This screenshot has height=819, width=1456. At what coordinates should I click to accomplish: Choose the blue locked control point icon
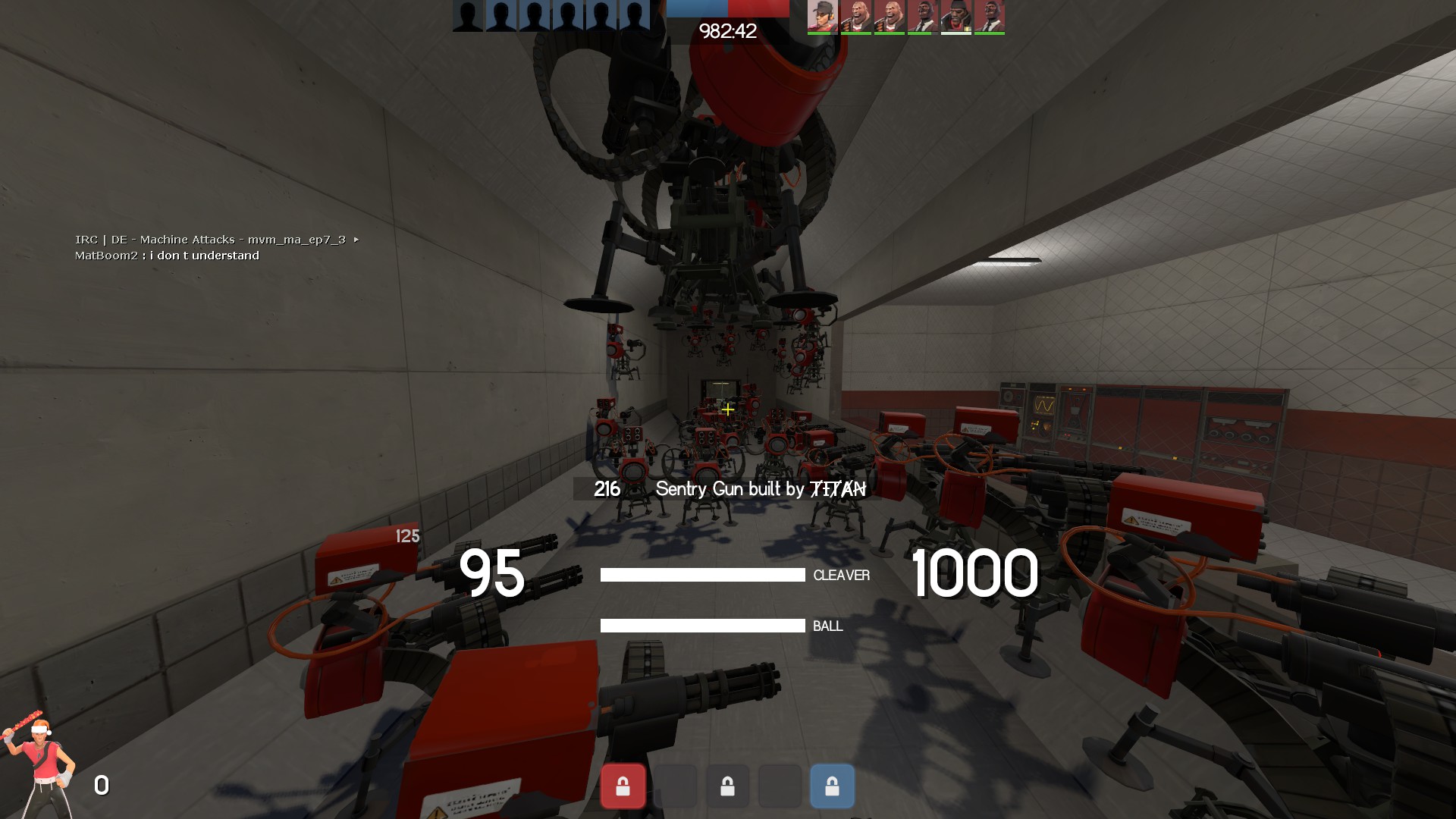click(x=832, y=786)
